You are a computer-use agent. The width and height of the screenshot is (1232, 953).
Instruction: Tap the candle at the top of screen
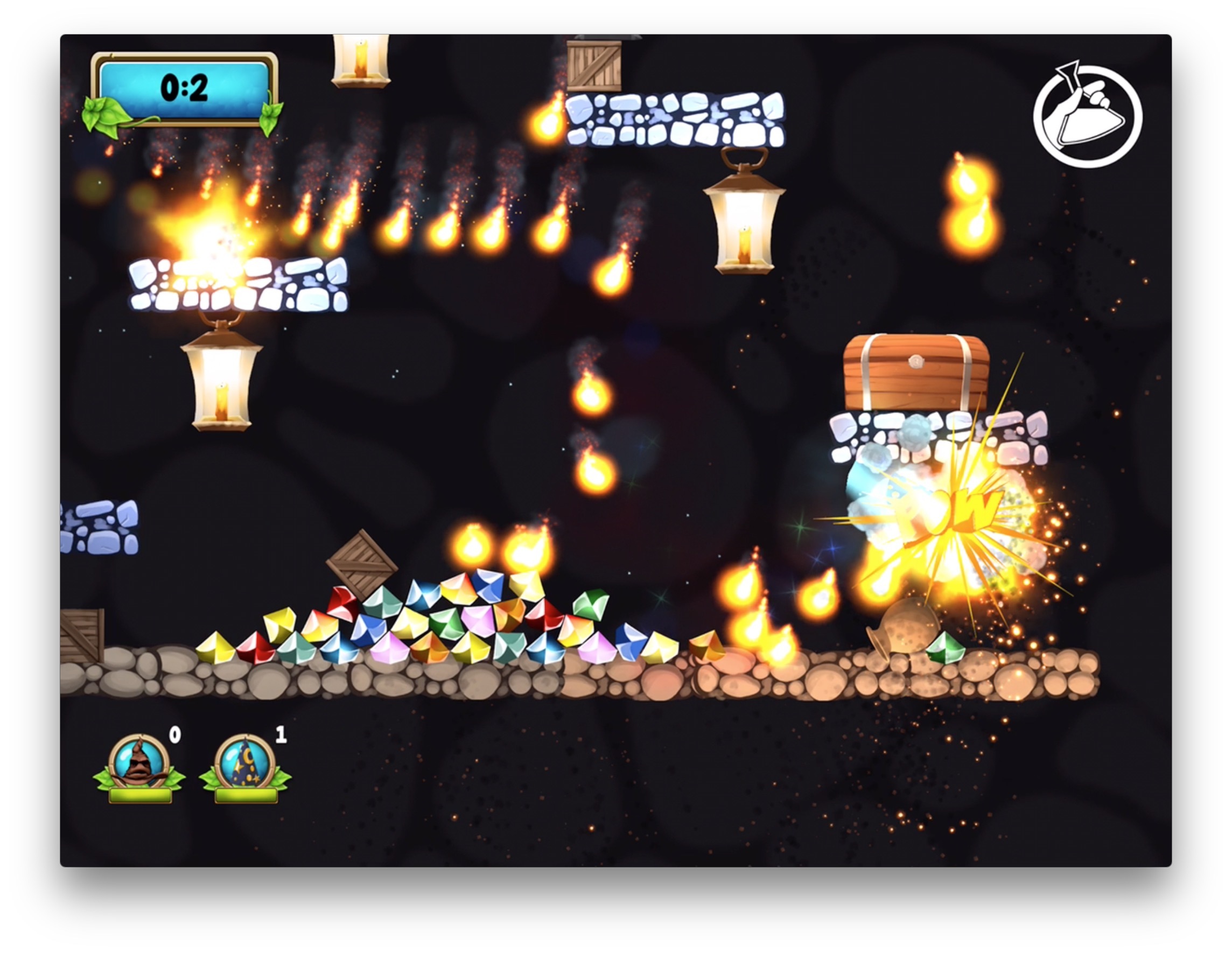[x=361, y=59]
